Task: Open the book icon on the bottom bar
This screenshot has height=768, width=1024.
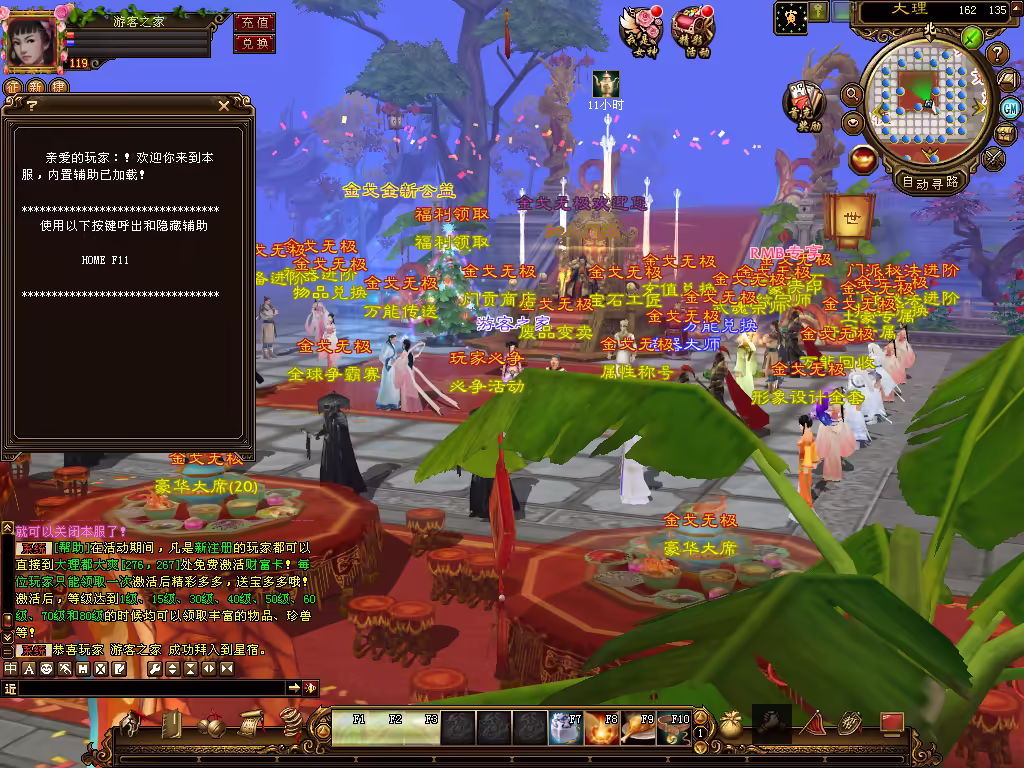Action: 172,724
